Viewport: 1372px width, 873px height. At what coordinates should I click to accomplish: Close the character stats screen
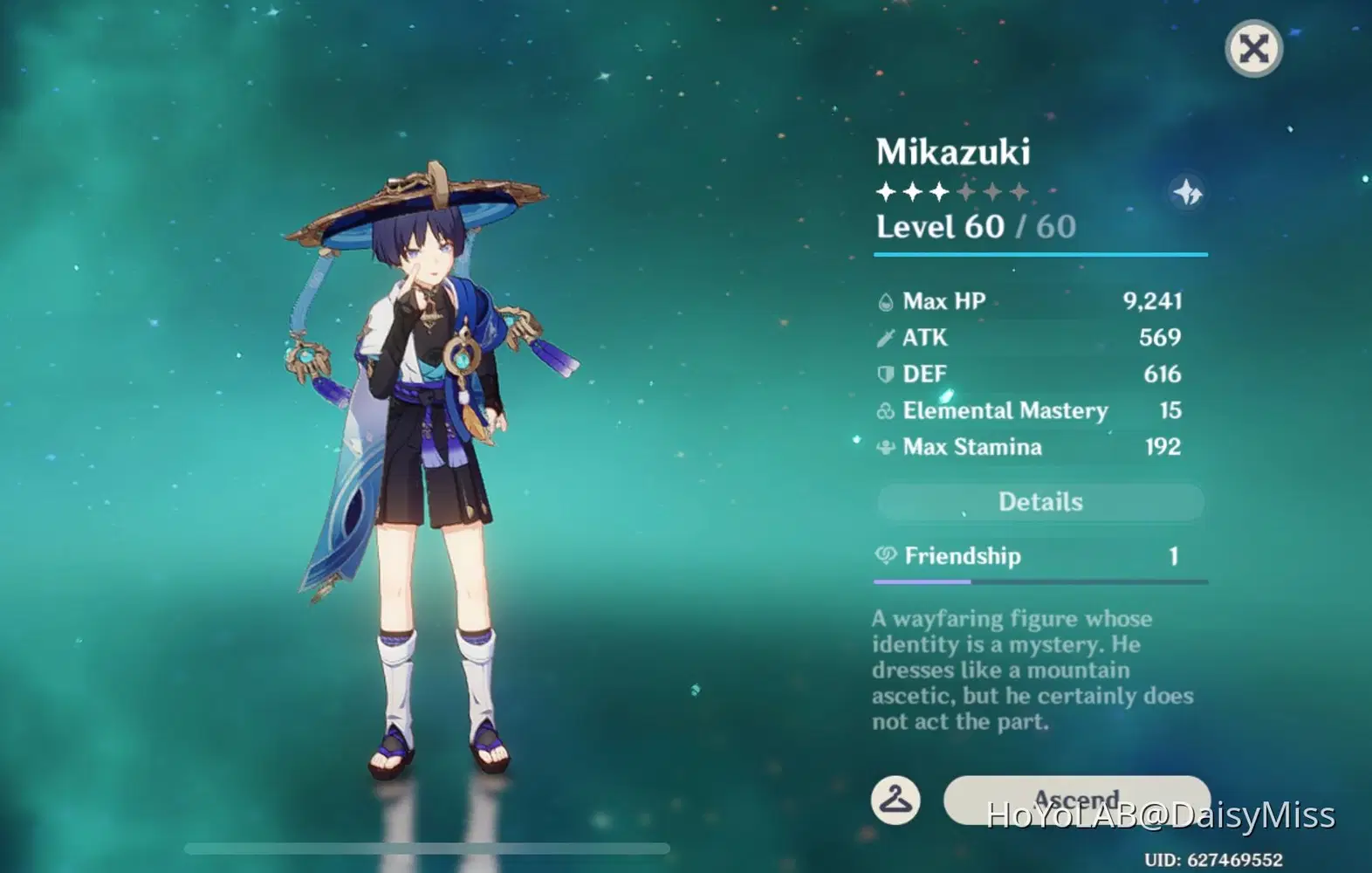point(1254,49)
